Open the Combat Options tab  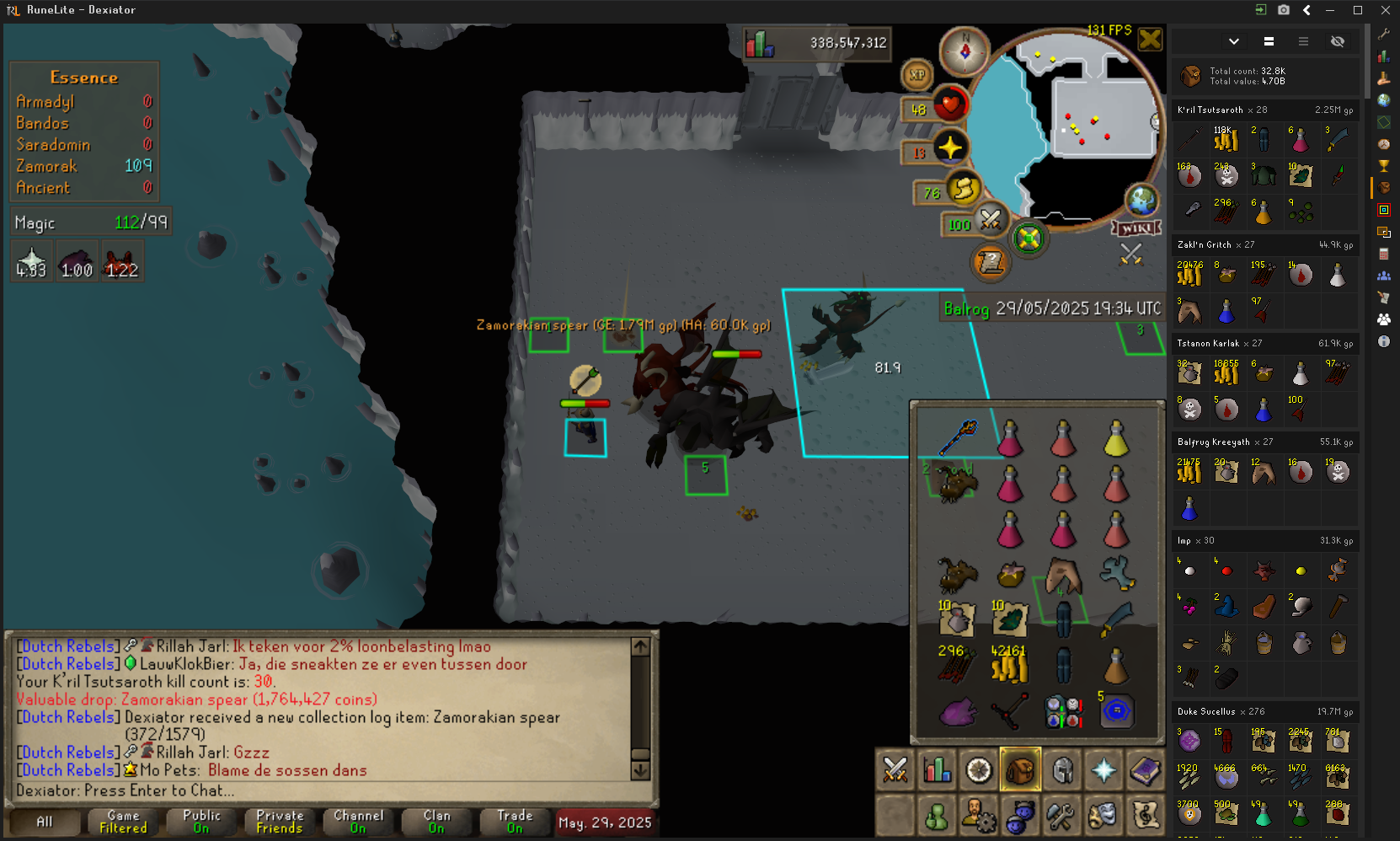click(x=895, y=769)
